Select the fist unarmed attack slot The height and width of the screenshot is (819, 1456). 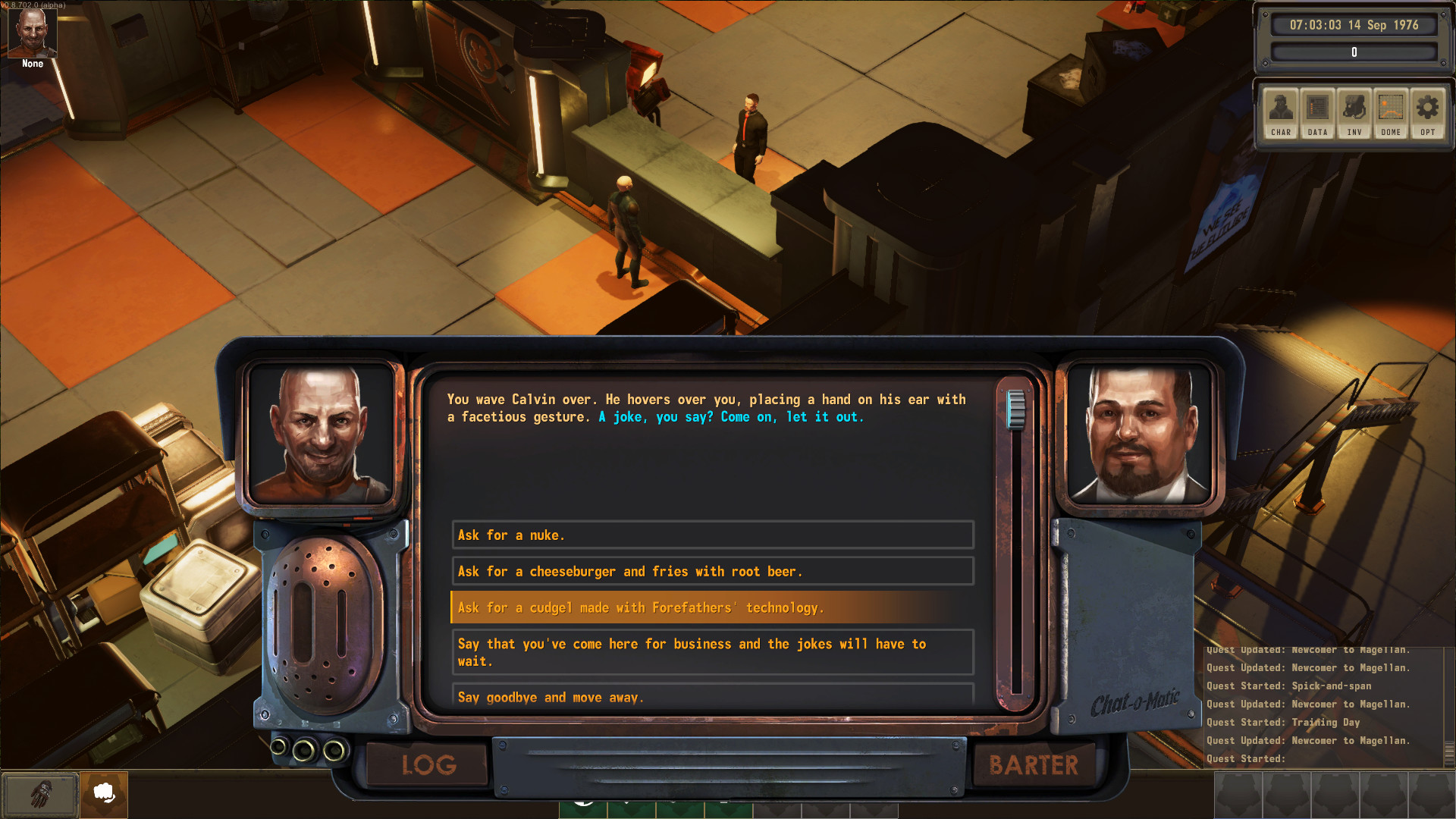coord(104,794)
